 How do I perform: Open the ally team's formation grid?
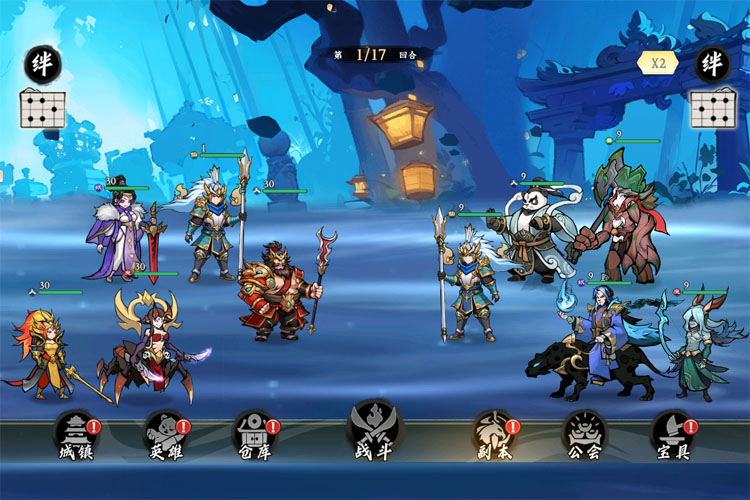tap(43, 108)
